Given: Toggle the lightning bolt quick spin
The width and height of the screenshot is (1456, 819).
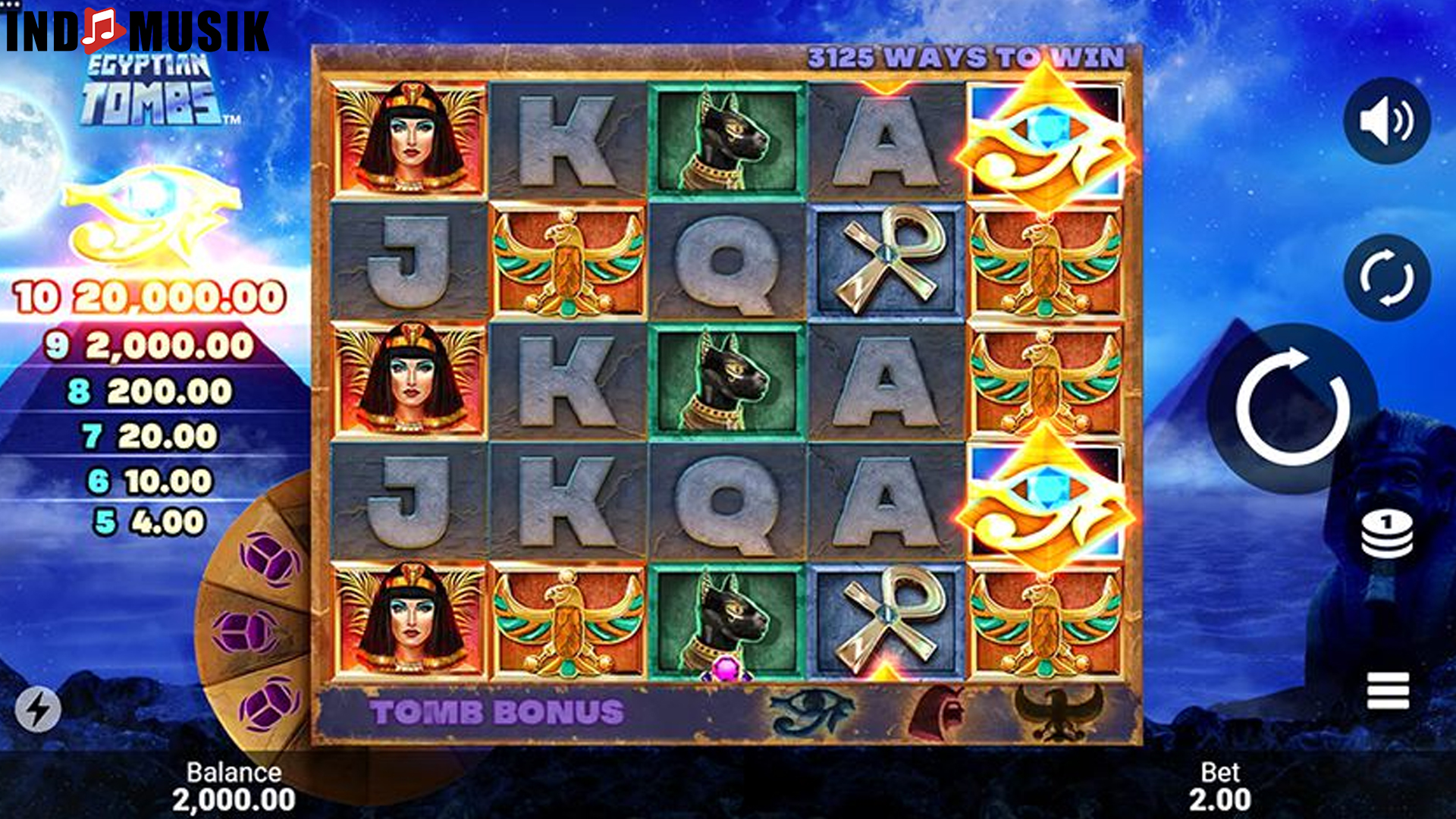Looking at the screenshot, I should click(x=37, y=709).
